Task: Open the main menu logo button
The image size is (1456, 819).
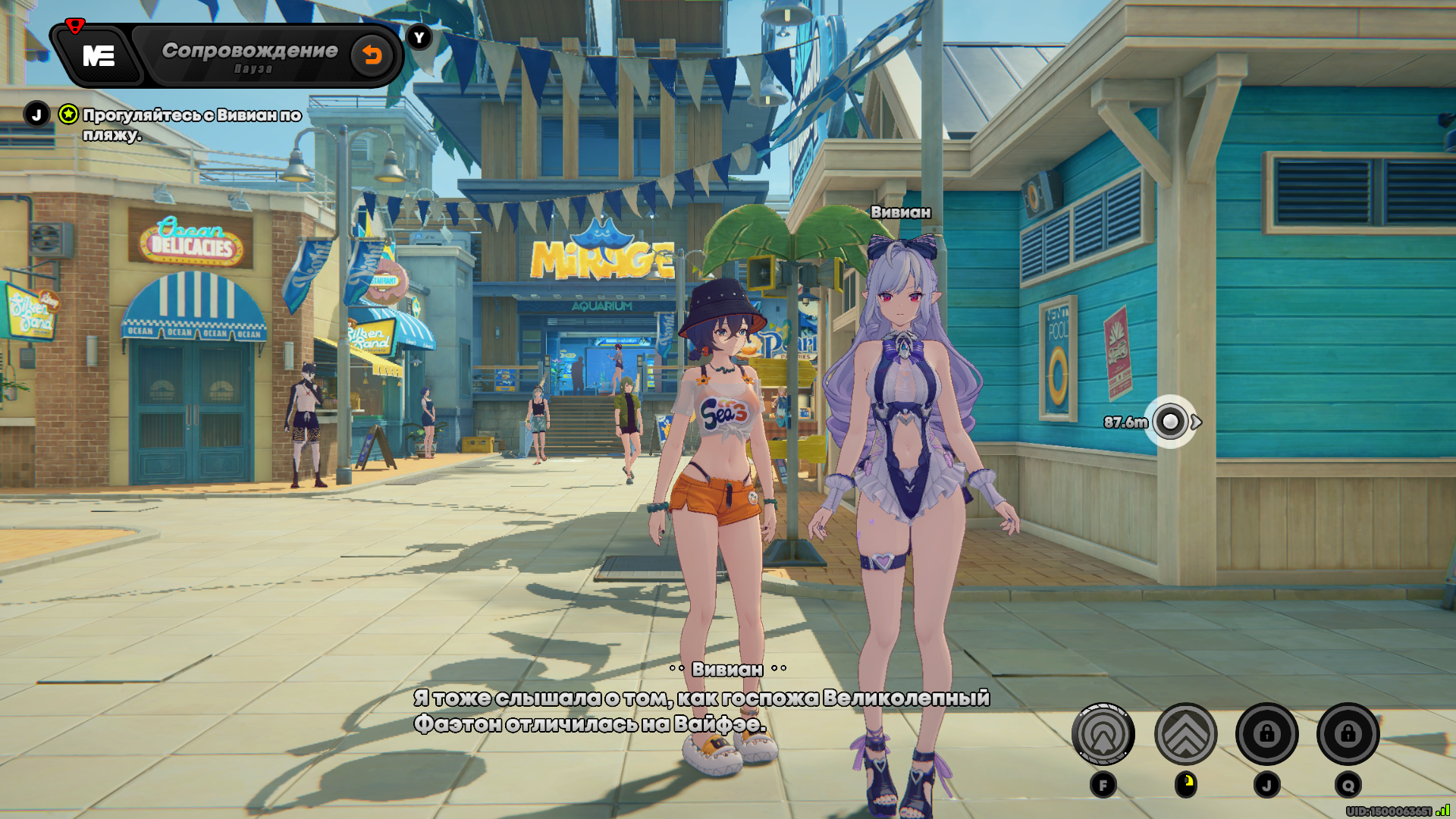Action: [99, 56]
